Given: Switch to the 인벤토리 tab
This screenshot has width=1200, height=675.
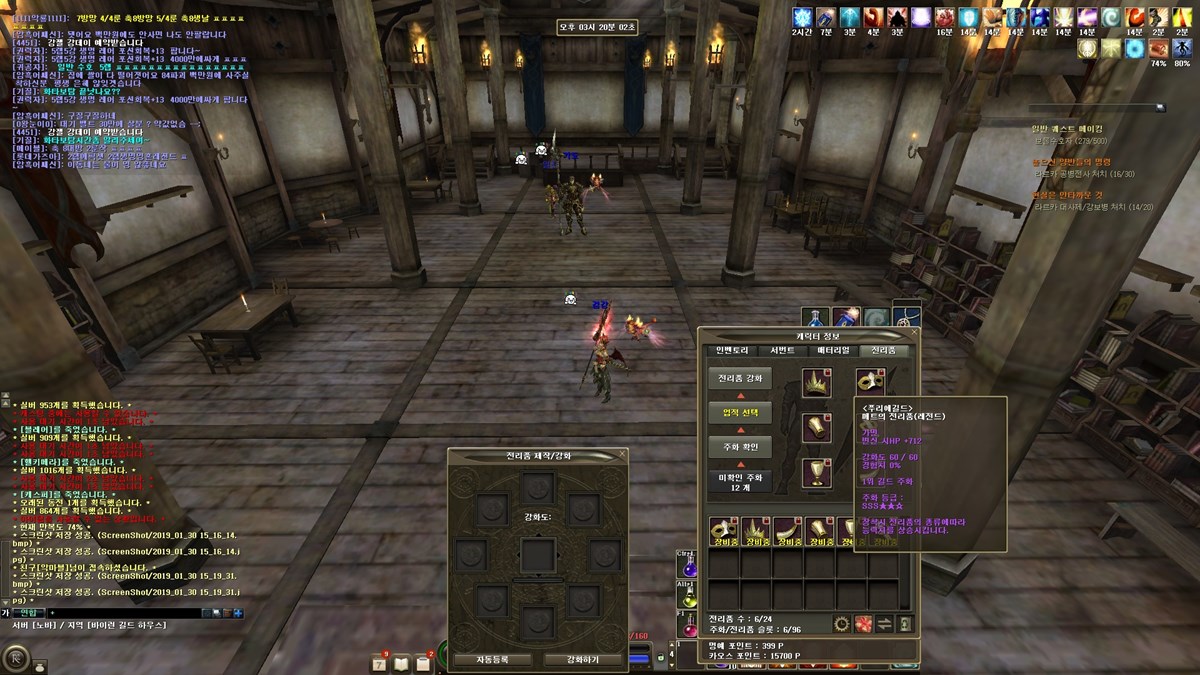Looking at the screenshot, I should point(732,351).
